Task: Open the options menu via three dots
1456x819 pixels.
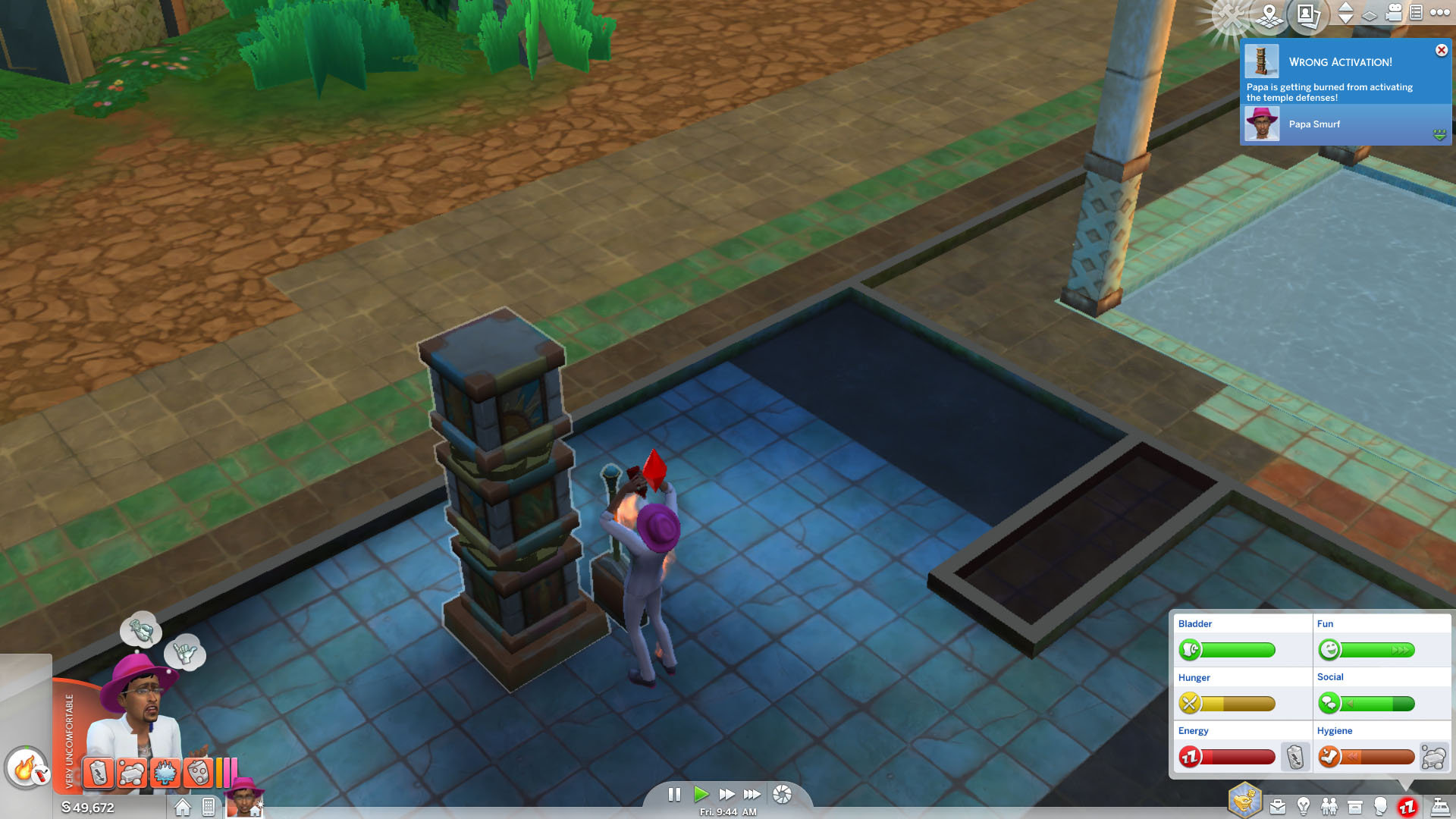Action: click(1439, 13)
